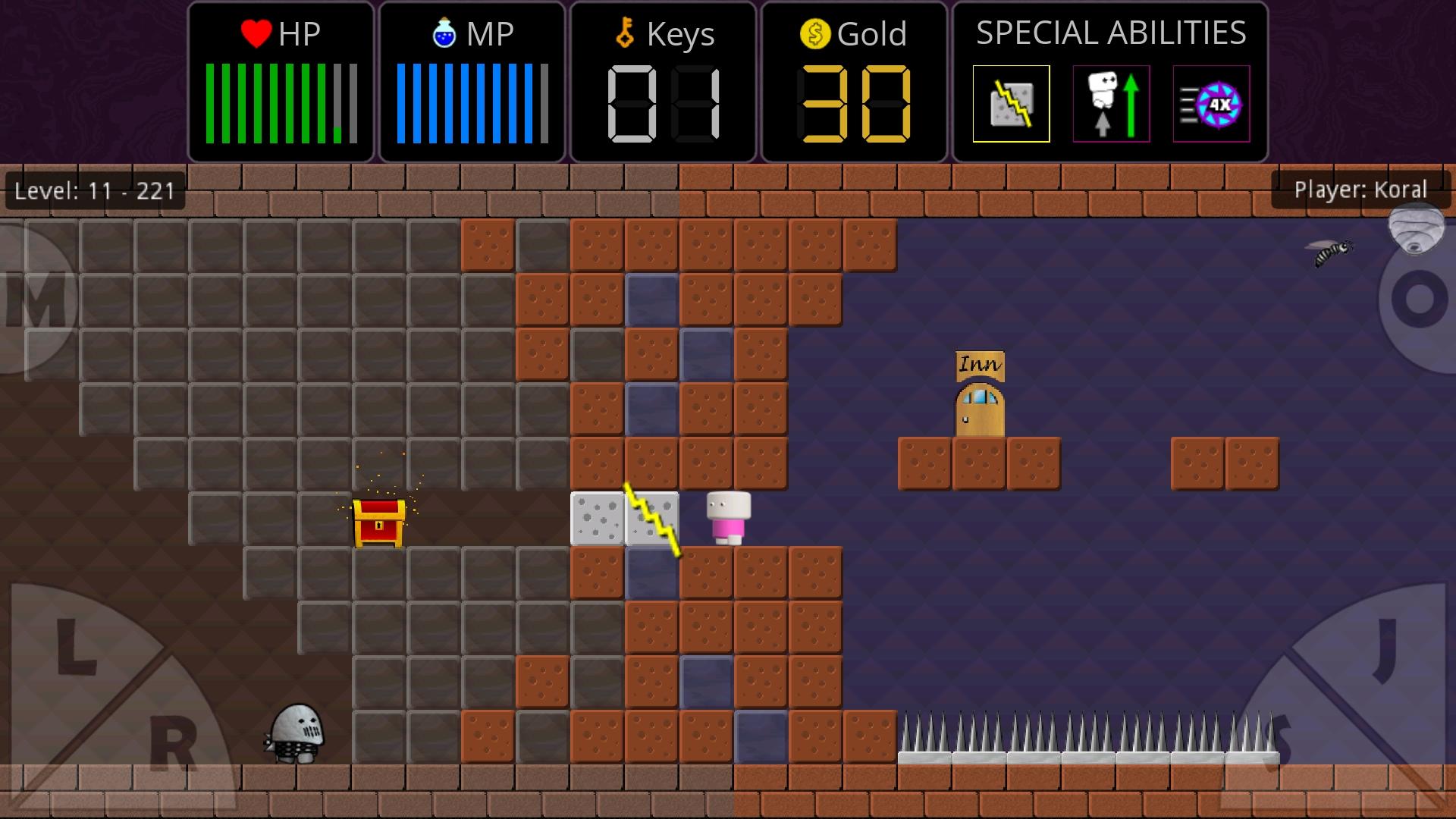Click the gold coin icon on the Gold counter
The height and width of the screenshot is (819, 1456).
point(814,33)
